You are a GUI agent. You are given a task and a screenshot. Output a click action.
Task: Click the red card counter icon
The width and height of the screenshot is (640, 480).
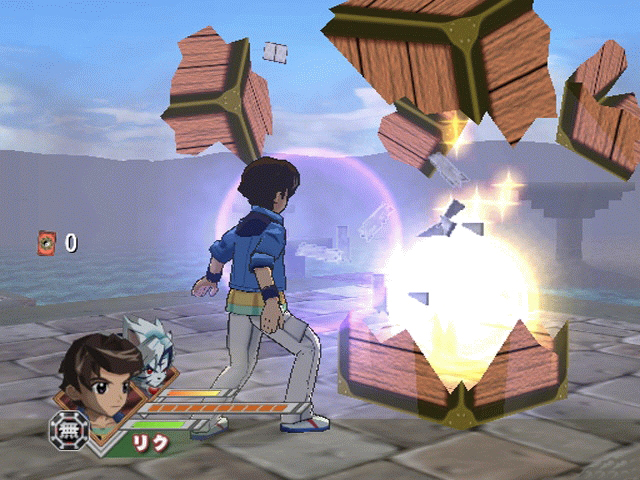[46, 241]
